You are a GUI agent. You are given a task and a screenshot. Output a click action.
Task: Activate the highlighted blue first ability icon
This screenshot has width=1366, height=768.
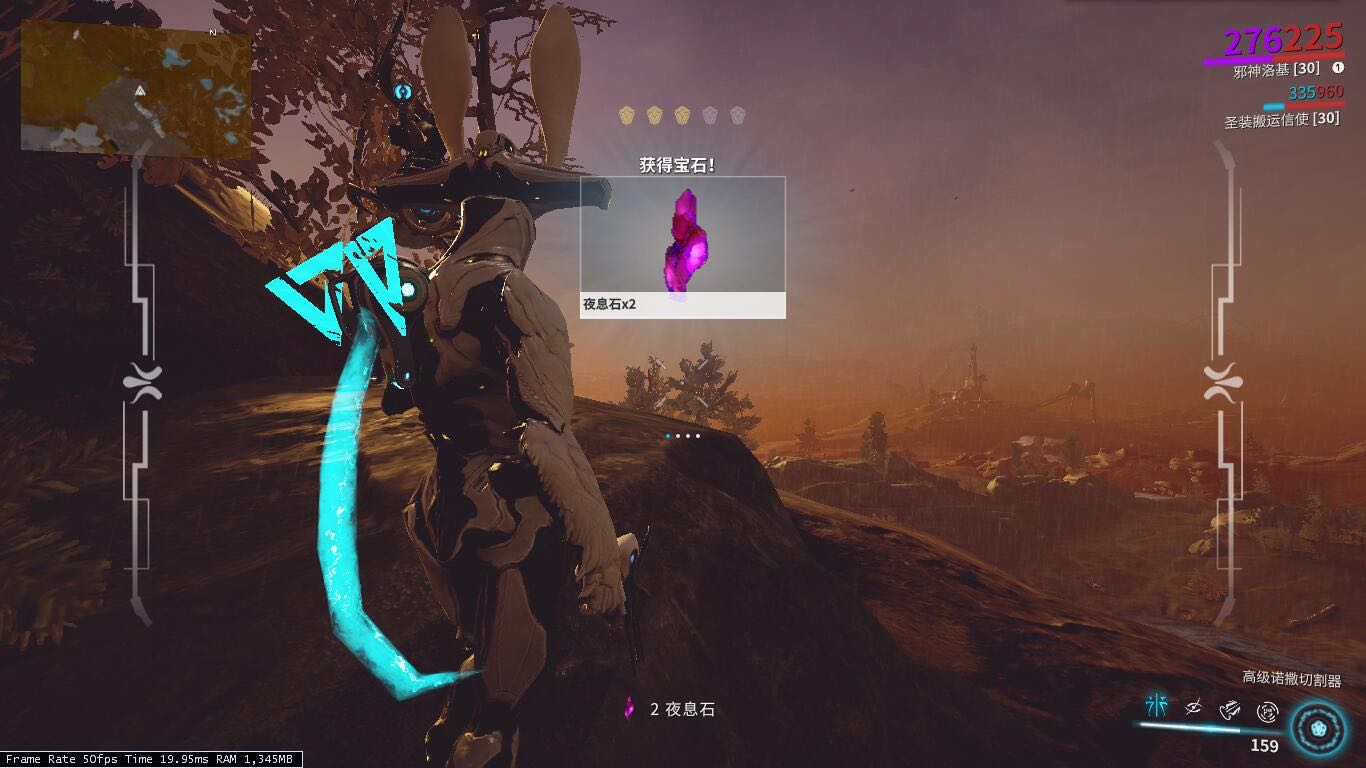tap(1157, 707)
